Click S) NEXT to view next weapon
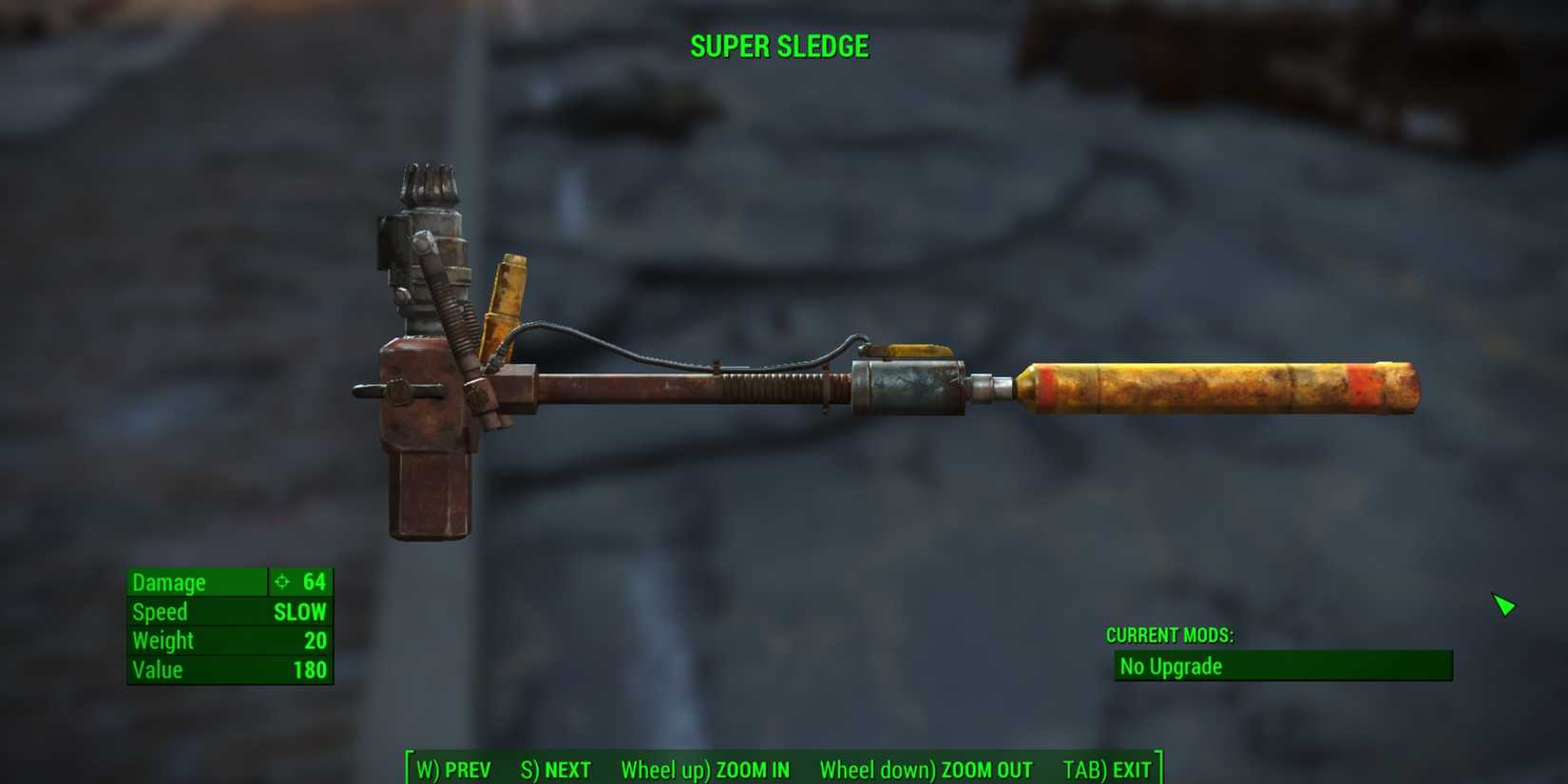1568x784 pixels. click(555, 770)
